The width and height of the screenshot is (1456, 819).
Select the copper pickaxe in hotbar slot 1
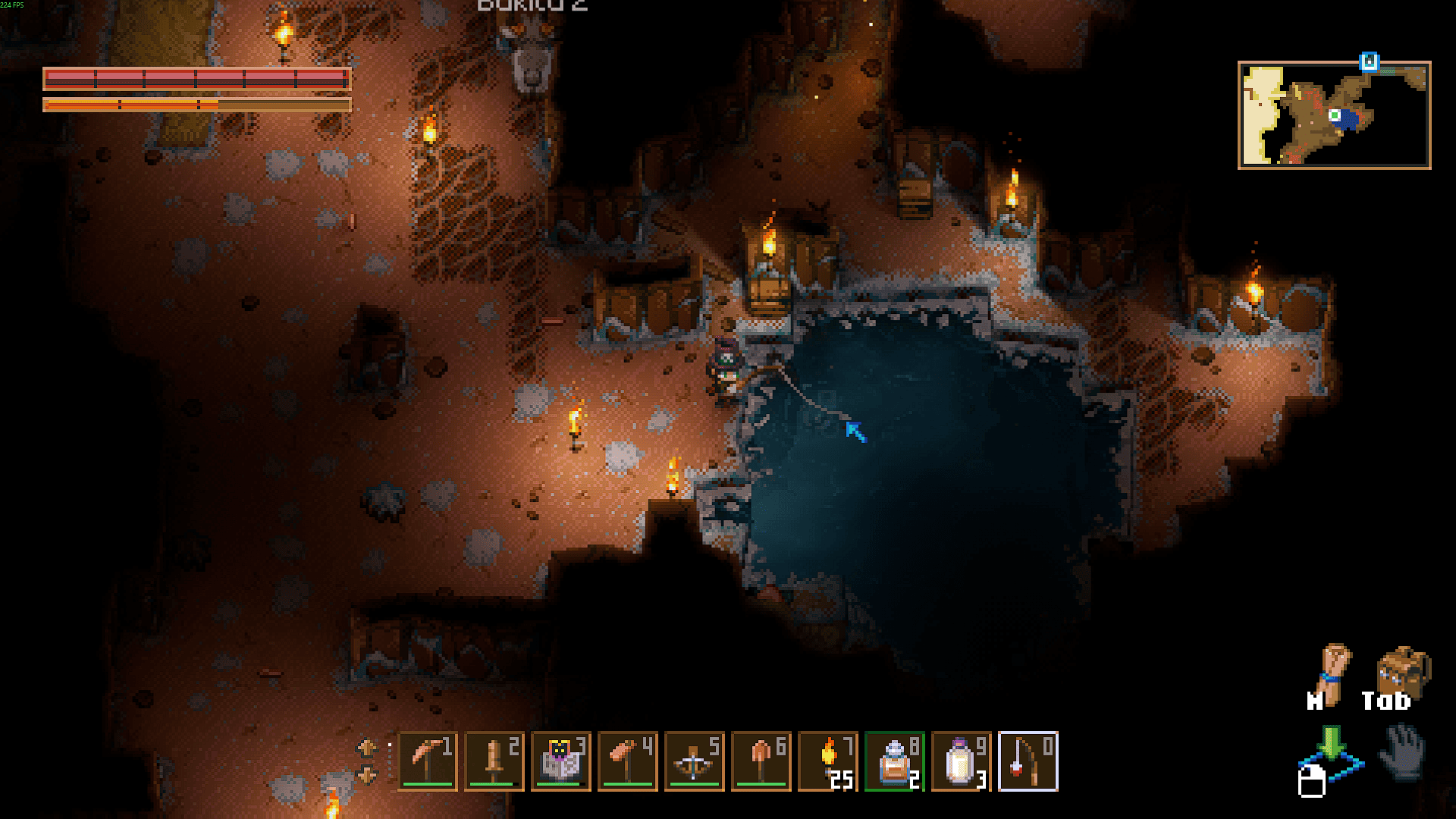428,761
